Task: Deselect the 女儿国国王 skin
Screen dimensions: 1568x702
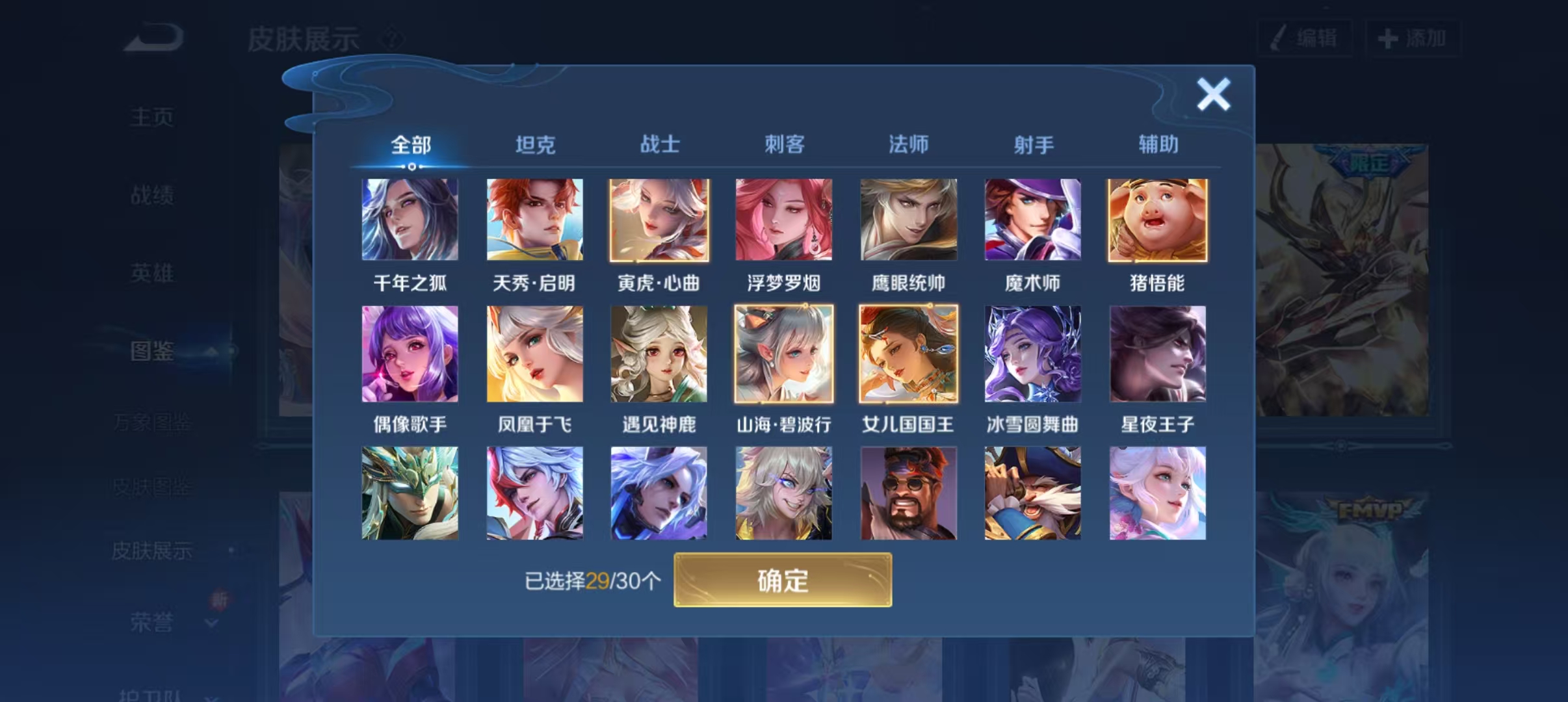Action: (x=908, y=354)
